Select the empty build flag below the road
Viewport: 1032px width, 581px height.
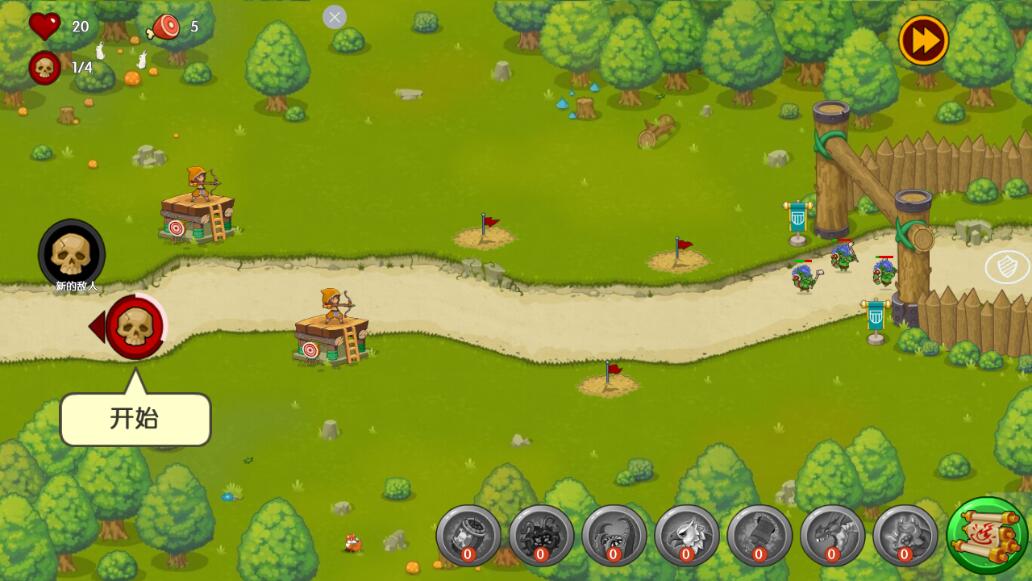(609, 380)
